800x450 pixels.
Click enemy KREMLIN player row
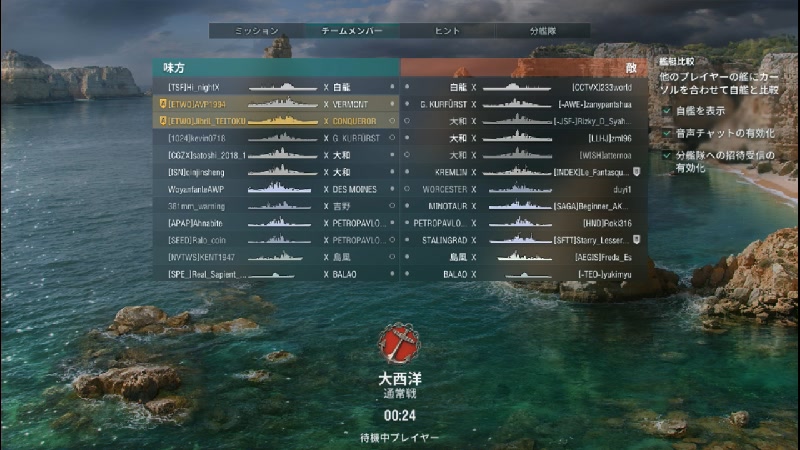525,172
